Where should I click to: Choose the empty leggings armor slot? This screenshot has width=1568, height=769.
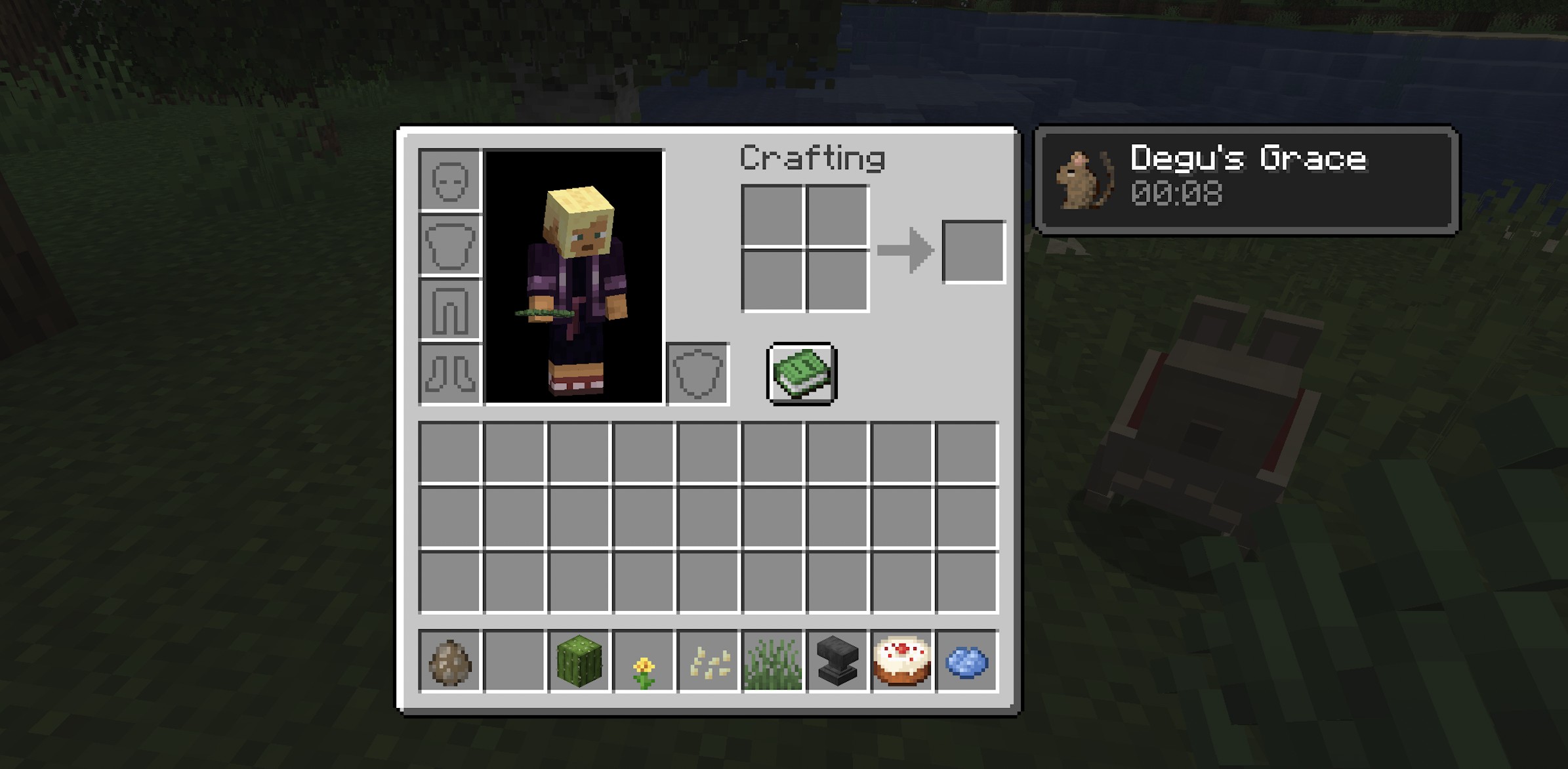[450, 309]
